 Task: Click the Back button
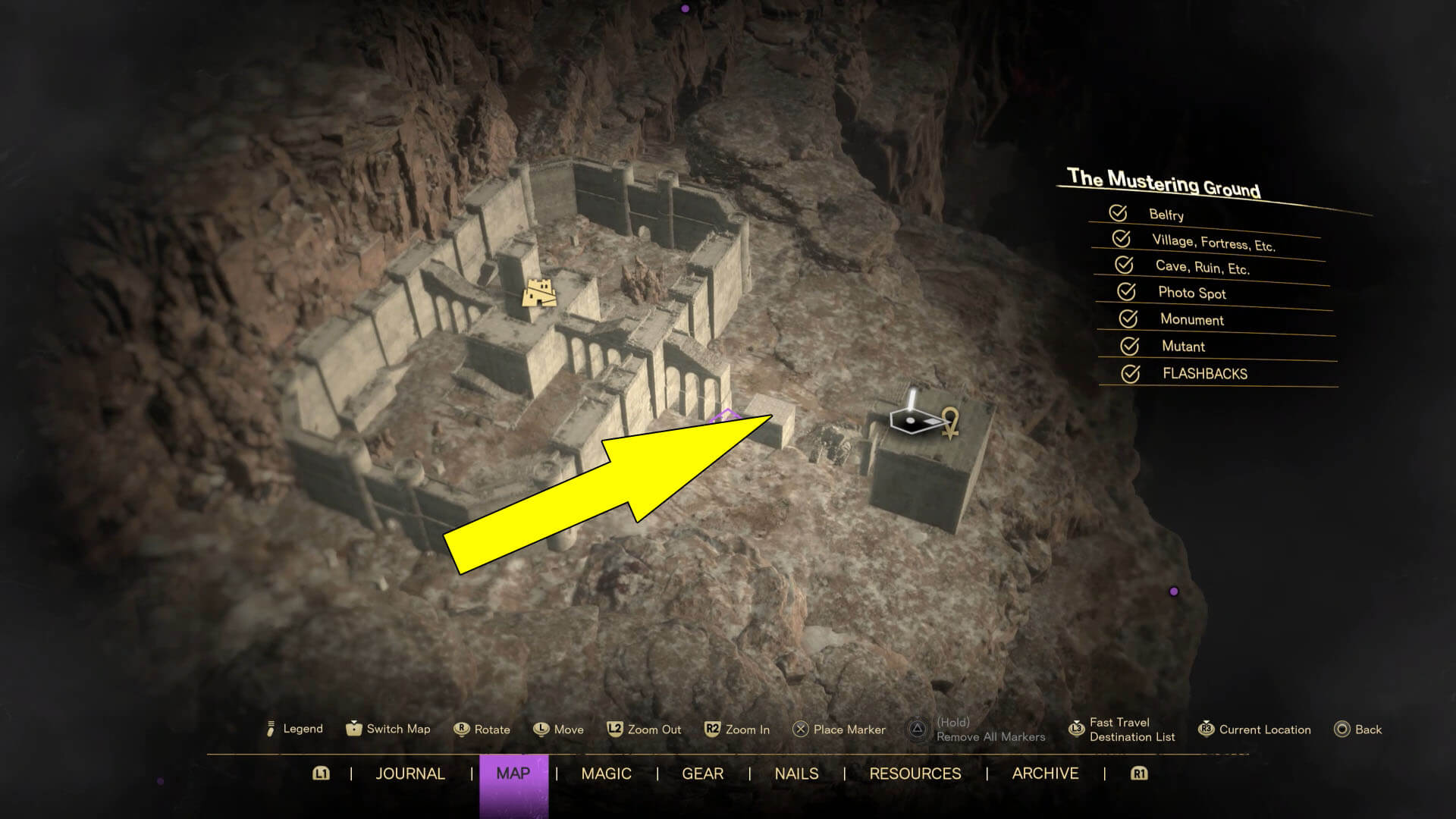(x=1341, y=729)
